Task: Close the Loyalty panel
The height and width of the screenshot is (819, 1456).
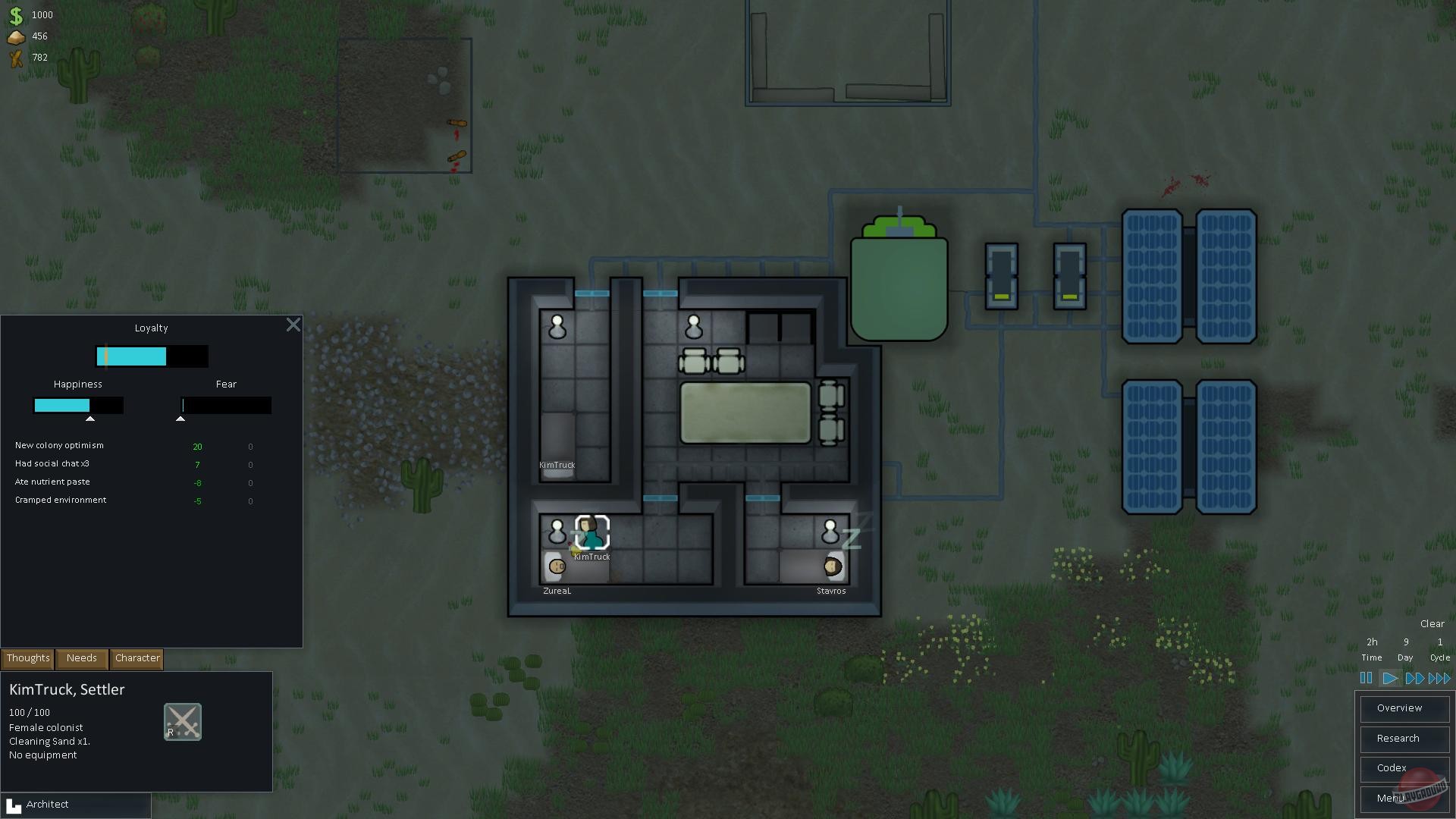Action: (293, 325)
